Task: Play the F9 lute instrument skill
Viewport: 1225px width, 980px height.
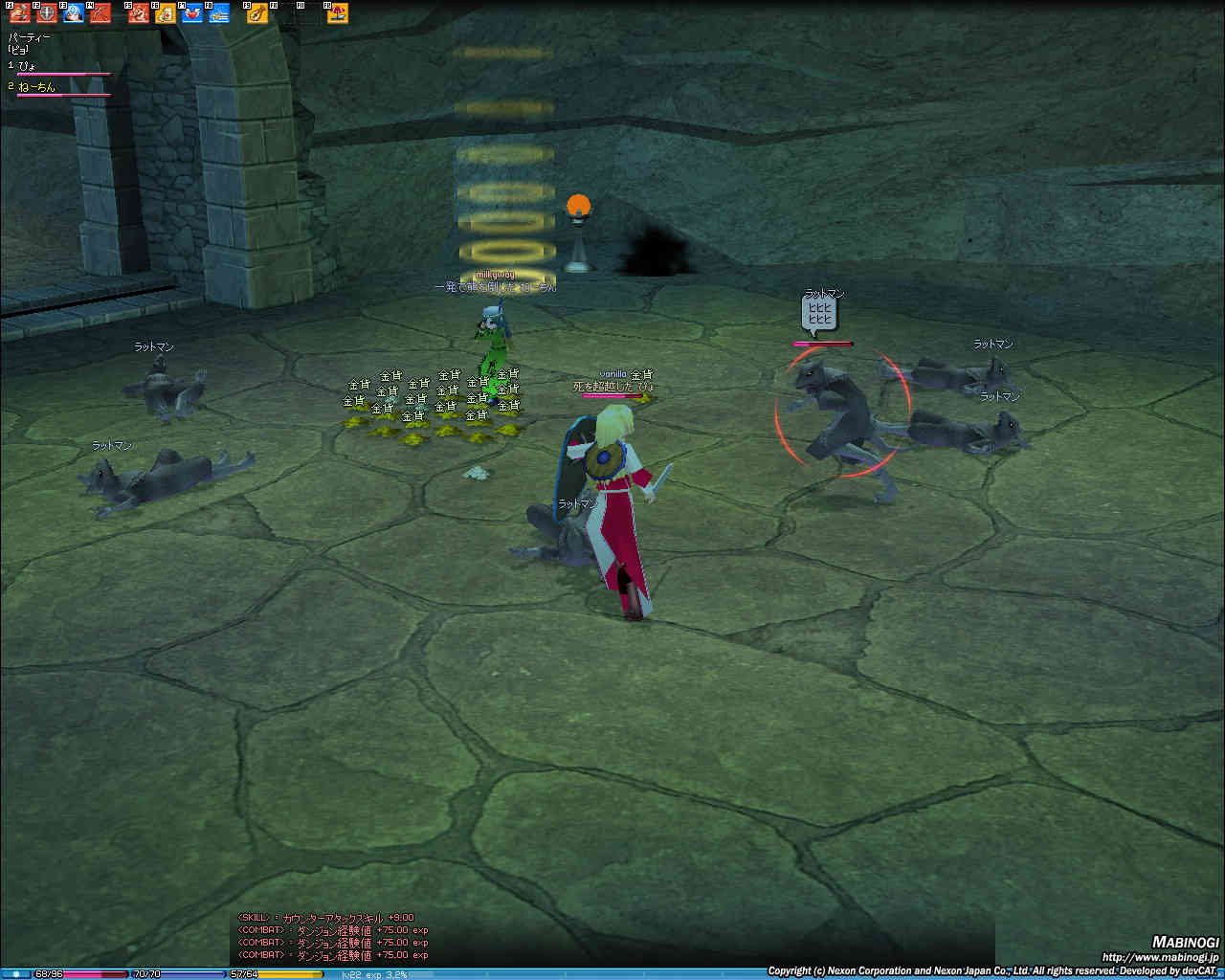Action: coord(256,12)
